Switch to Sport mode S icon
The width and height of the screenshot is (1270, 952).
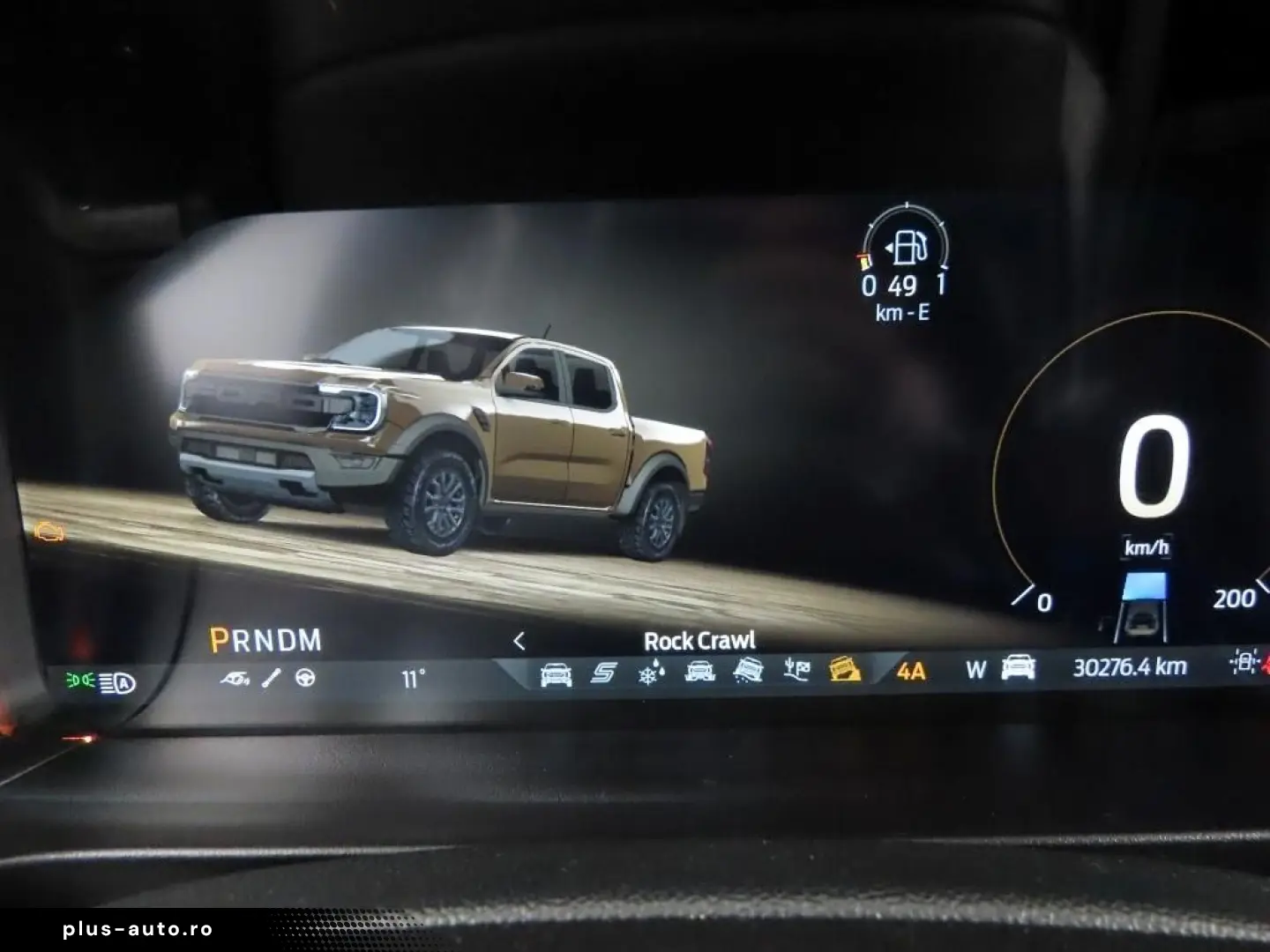[x=603, y=673]
